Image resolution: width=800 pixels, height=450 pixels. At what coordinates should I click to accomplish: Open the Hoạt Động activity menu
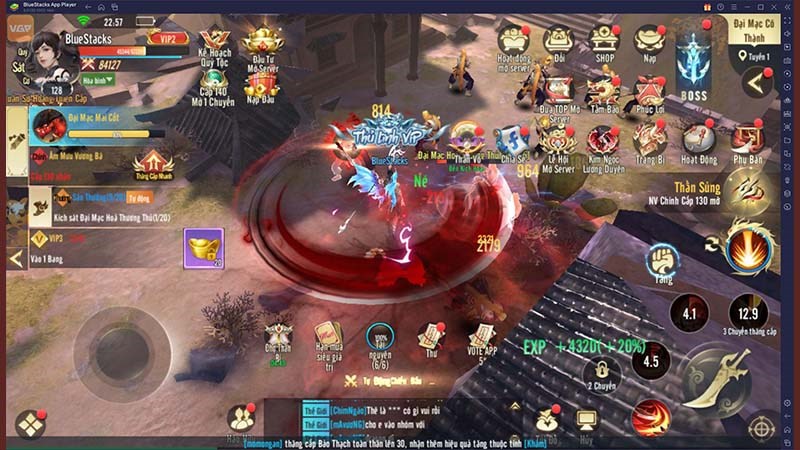[x=699, y=141]
